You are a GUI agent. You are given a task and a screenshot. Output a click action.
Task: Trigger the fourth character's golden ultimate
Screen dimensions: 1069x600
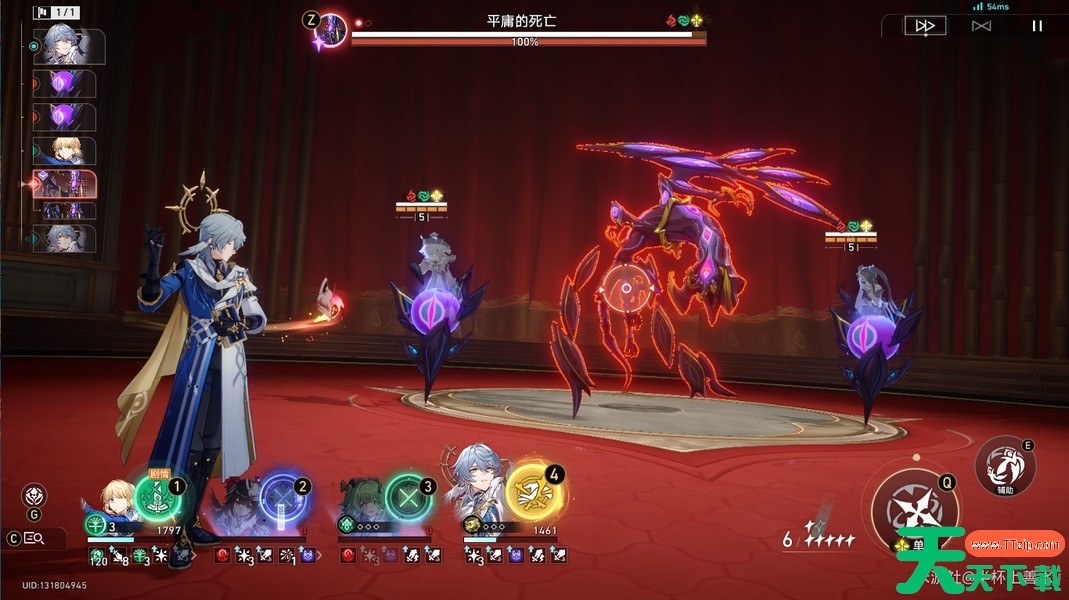(x=536, y=493)
